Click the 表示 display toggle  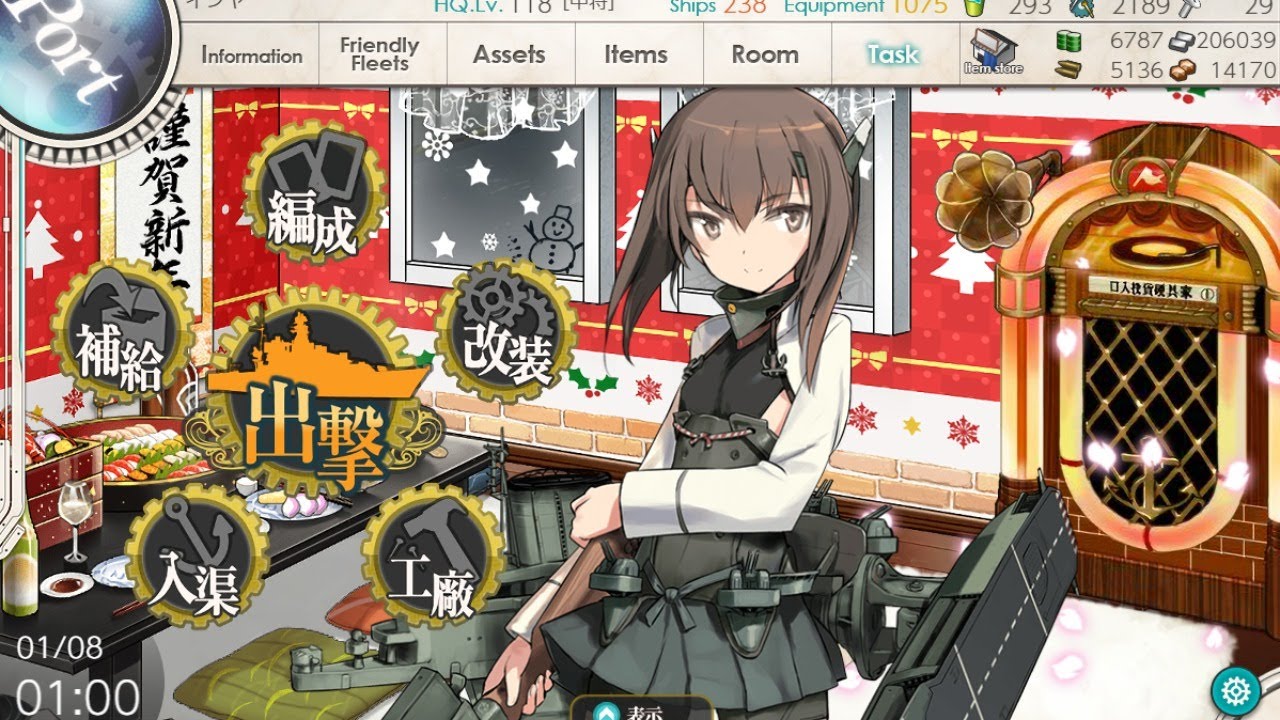tap(641, 712)
